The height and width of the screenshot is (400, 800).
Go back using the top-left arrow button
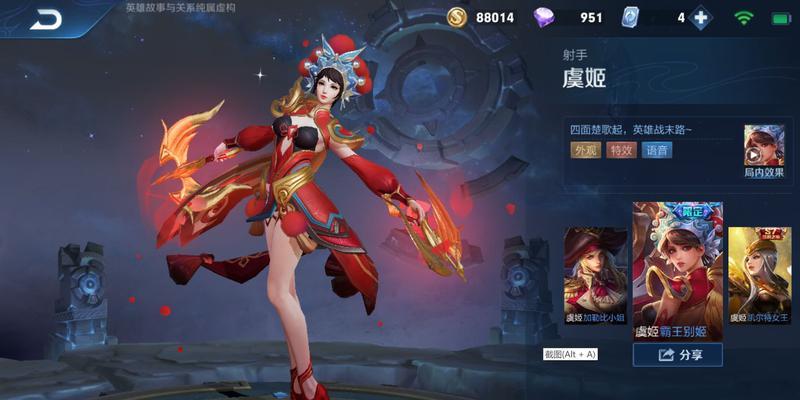coord(45,18)
